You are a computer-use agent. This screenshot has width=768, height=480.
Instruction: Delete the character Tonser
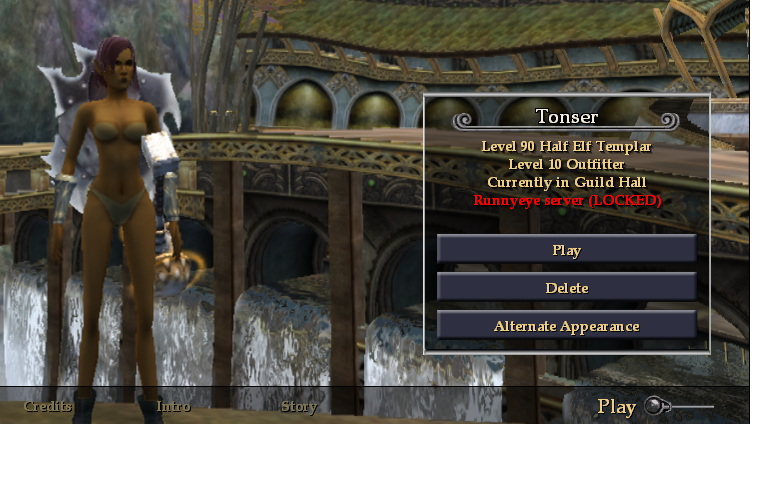566,288
